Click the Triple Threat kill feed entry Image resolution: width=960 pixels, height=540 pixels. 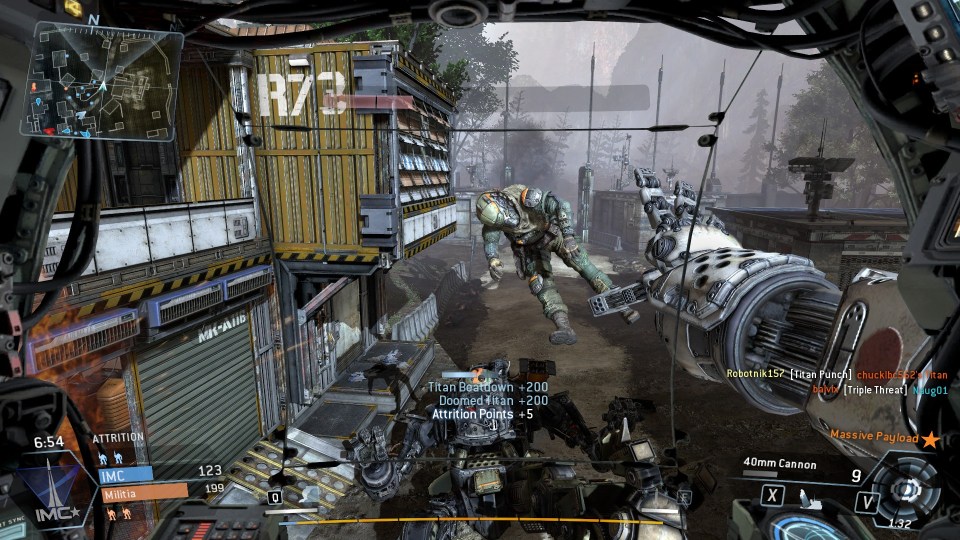tap(875, 389)
